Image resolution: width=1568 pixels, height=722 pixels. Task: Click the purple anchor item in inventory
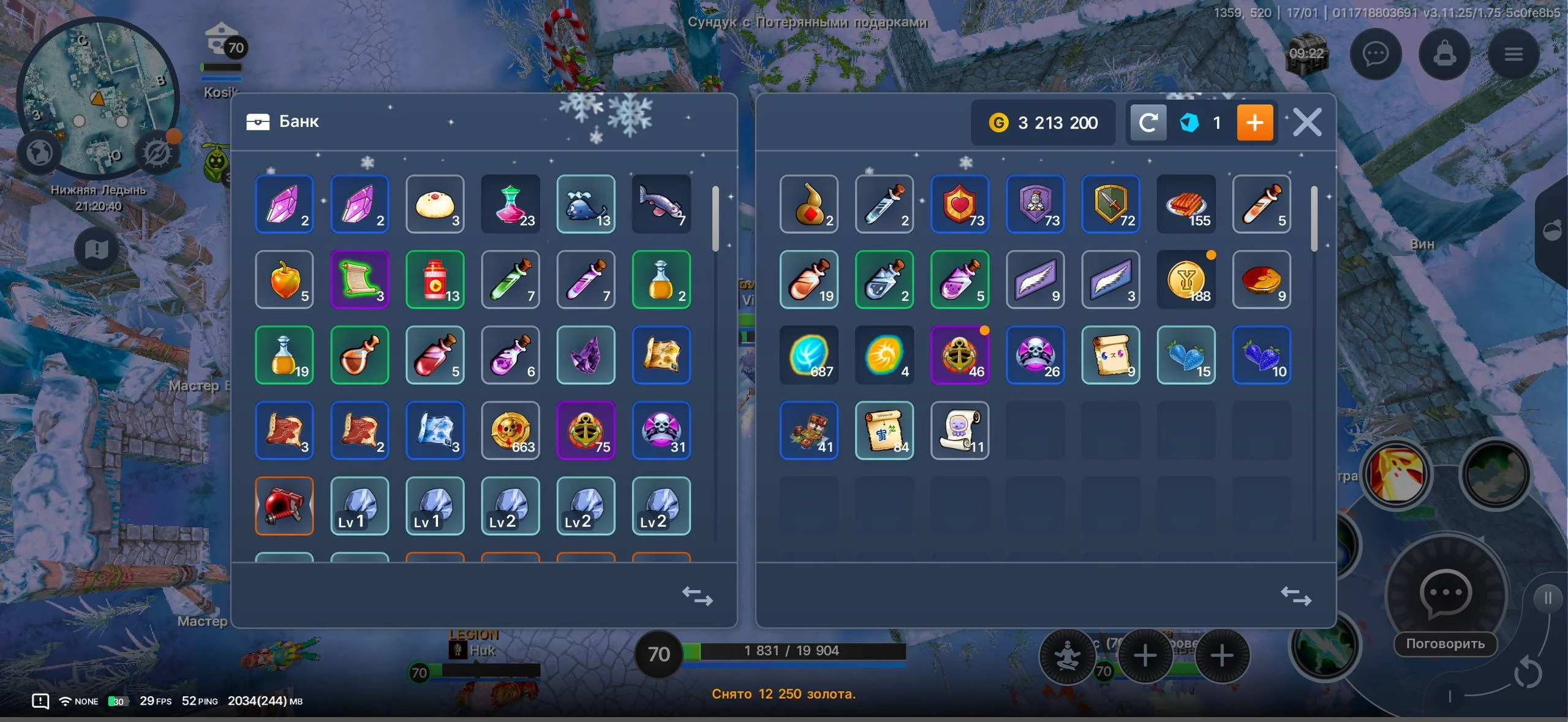tap(960, 355)
